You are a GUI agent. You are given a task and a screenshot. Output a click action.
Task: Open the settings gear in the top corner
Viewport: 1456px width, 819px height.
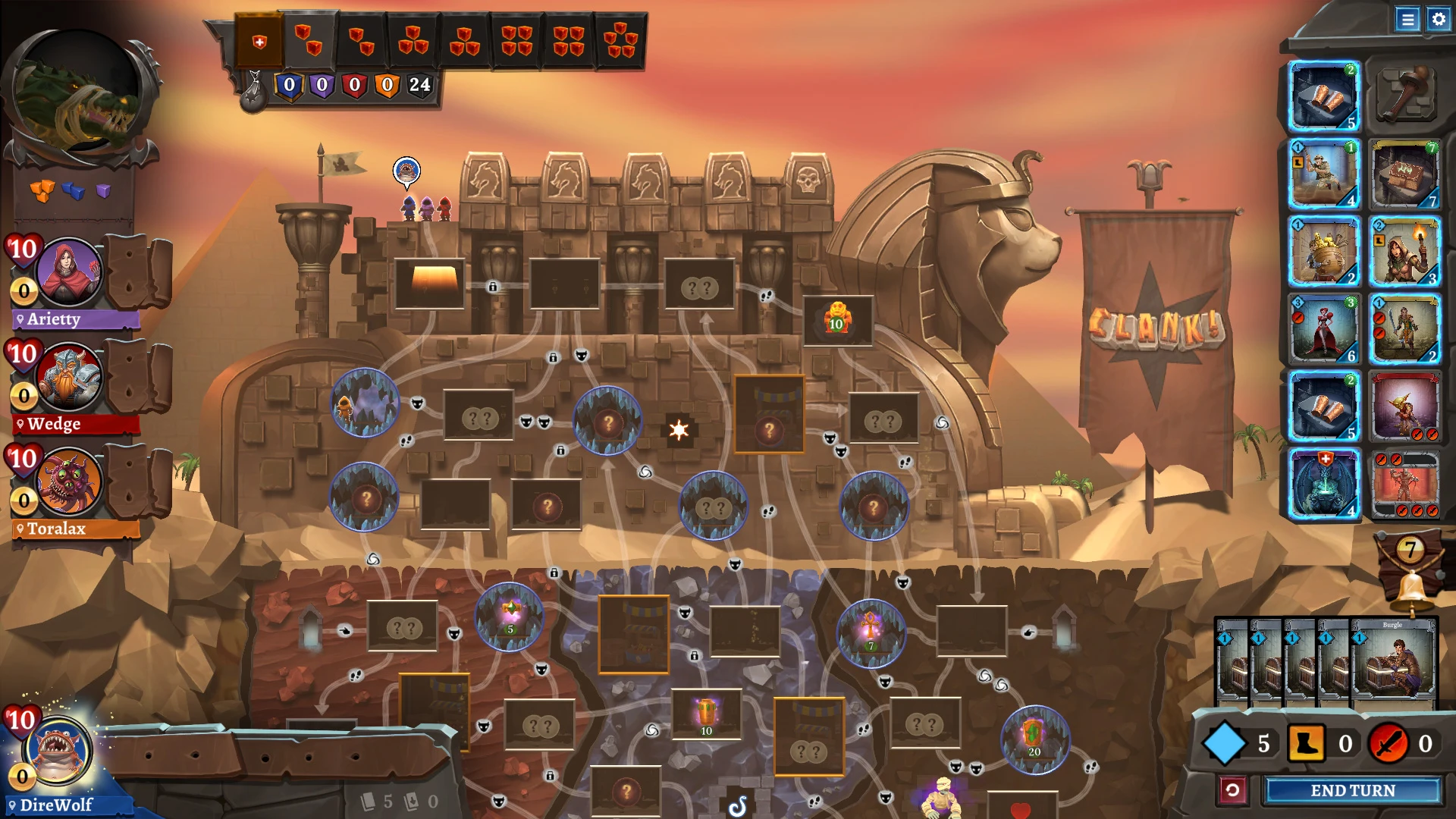click(x=1438, y=20)
